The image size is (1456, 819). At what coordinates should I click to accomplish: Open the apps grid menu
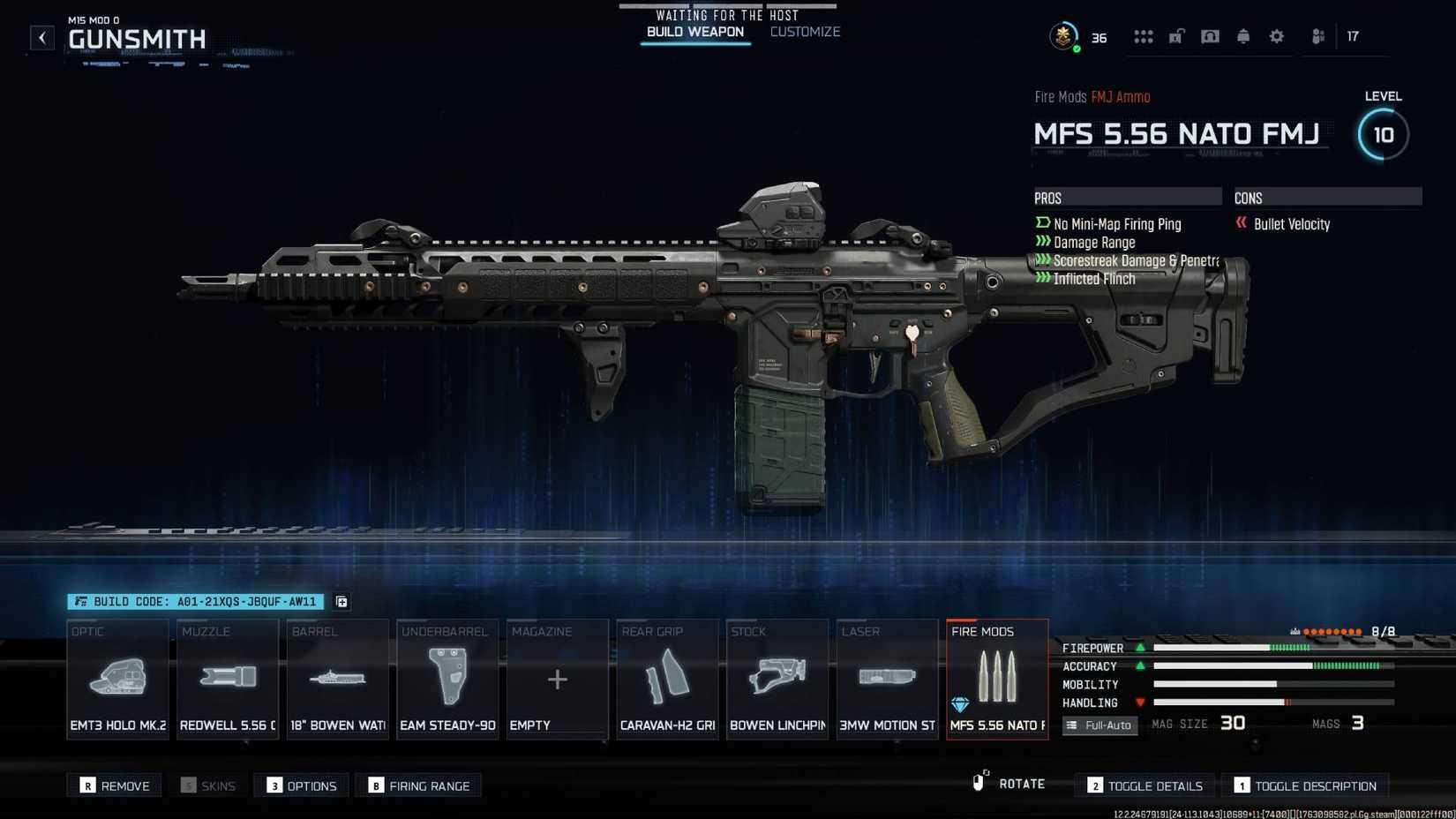pyautogui.click(x=1144, y=36)
